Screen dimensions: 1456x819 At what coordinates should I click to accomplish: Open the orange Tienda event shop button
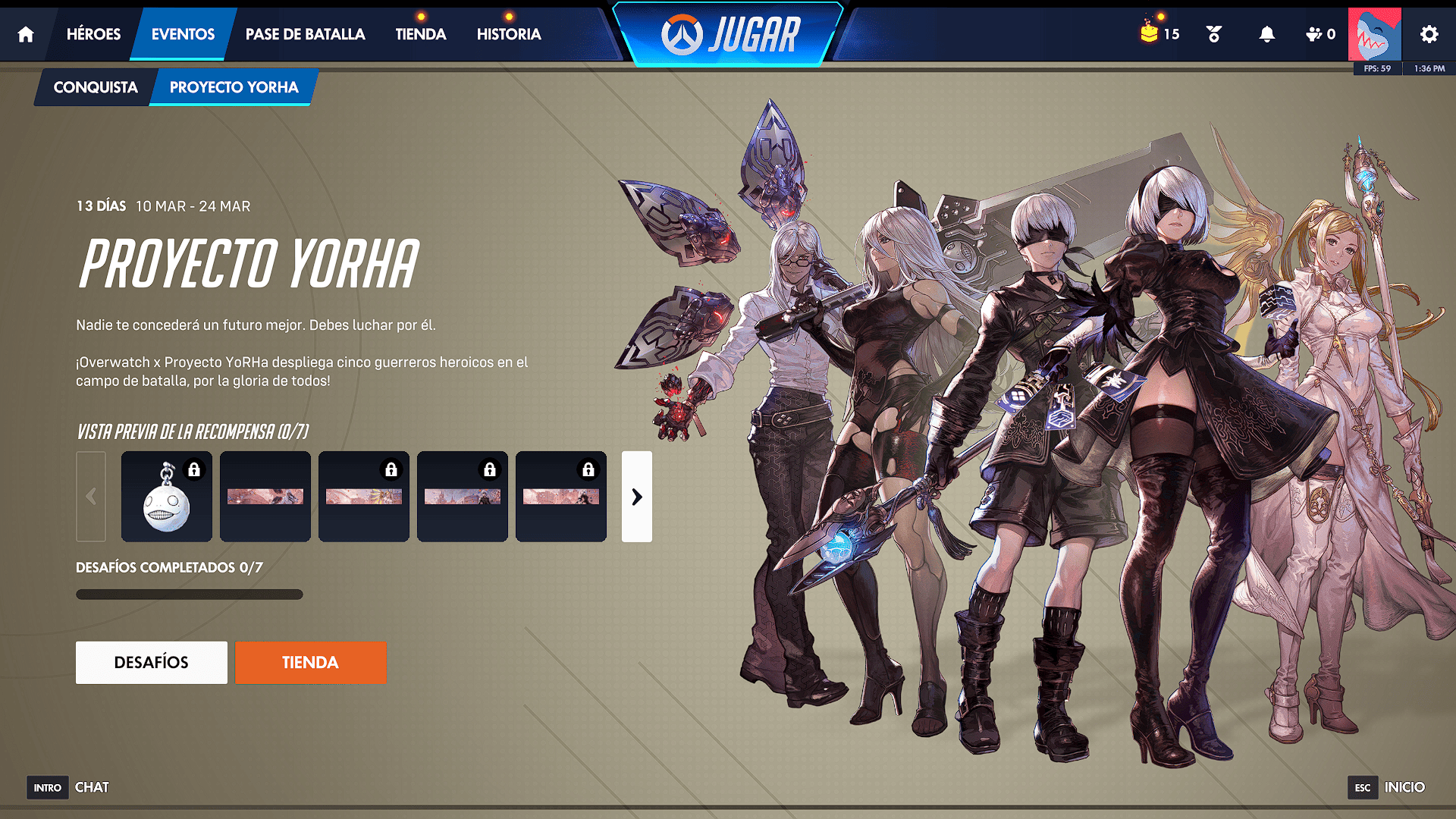(310, 662)
